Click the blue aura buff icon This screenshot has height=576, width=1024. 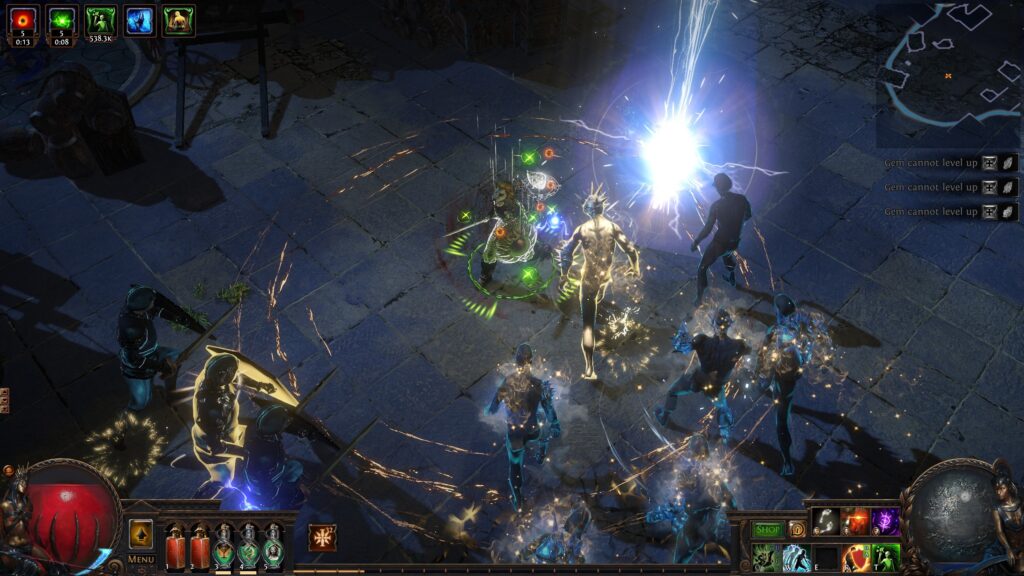pos(140,20)
